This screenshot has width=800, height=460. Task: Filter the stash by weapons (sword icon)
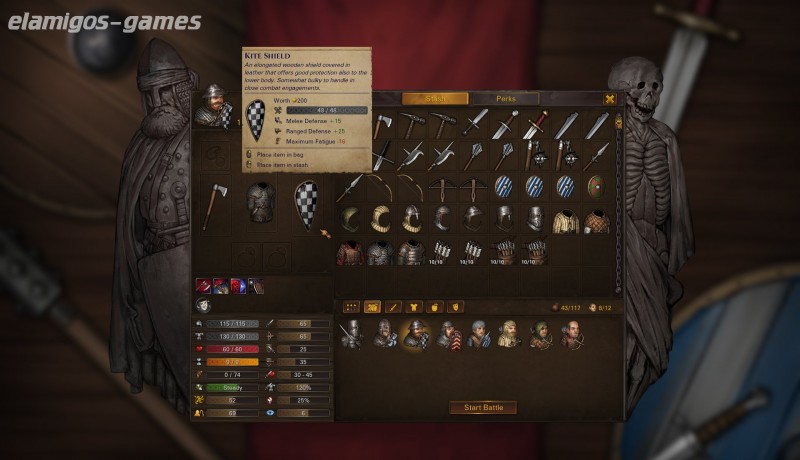[393, 306]
